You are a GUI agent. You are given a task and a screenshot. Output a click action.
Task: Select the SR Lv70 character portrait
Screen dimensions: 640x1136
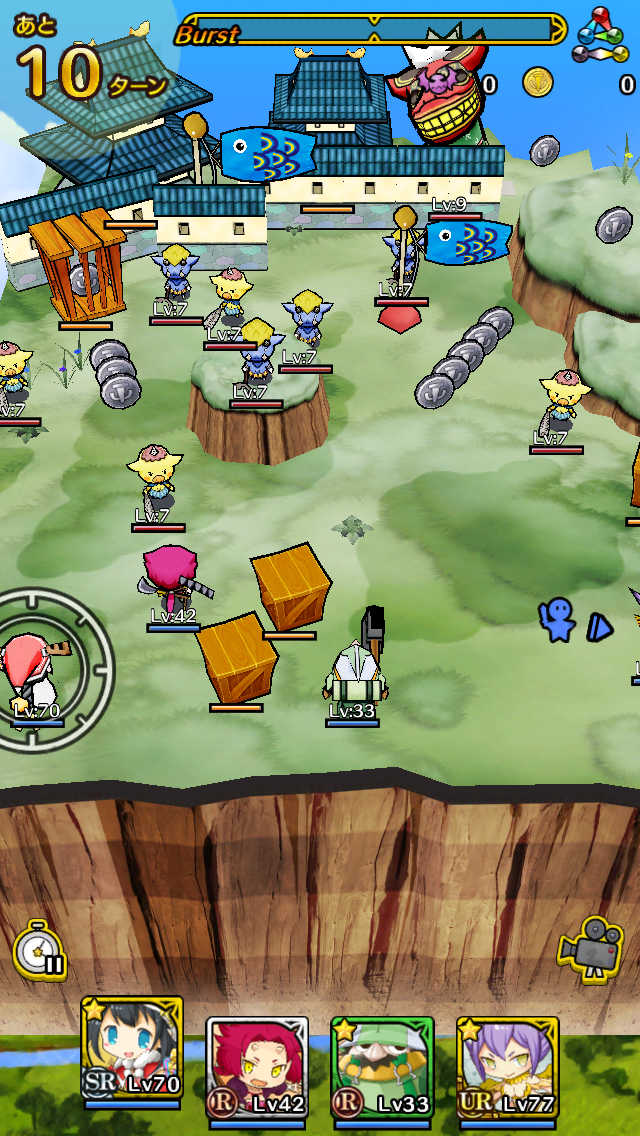pos(131,1057)
